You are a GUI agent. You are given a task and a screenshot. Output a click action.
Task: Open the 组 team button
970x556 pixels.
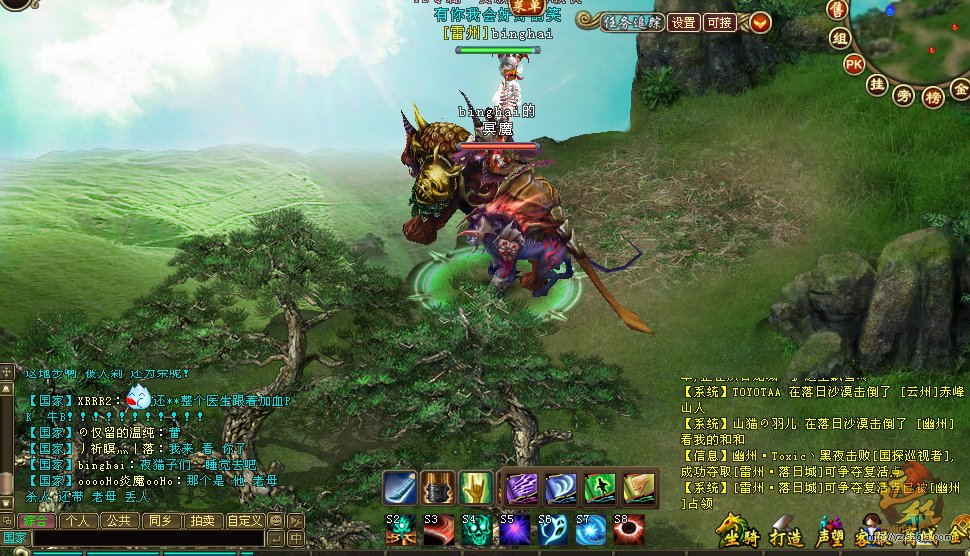coord(840,39)
